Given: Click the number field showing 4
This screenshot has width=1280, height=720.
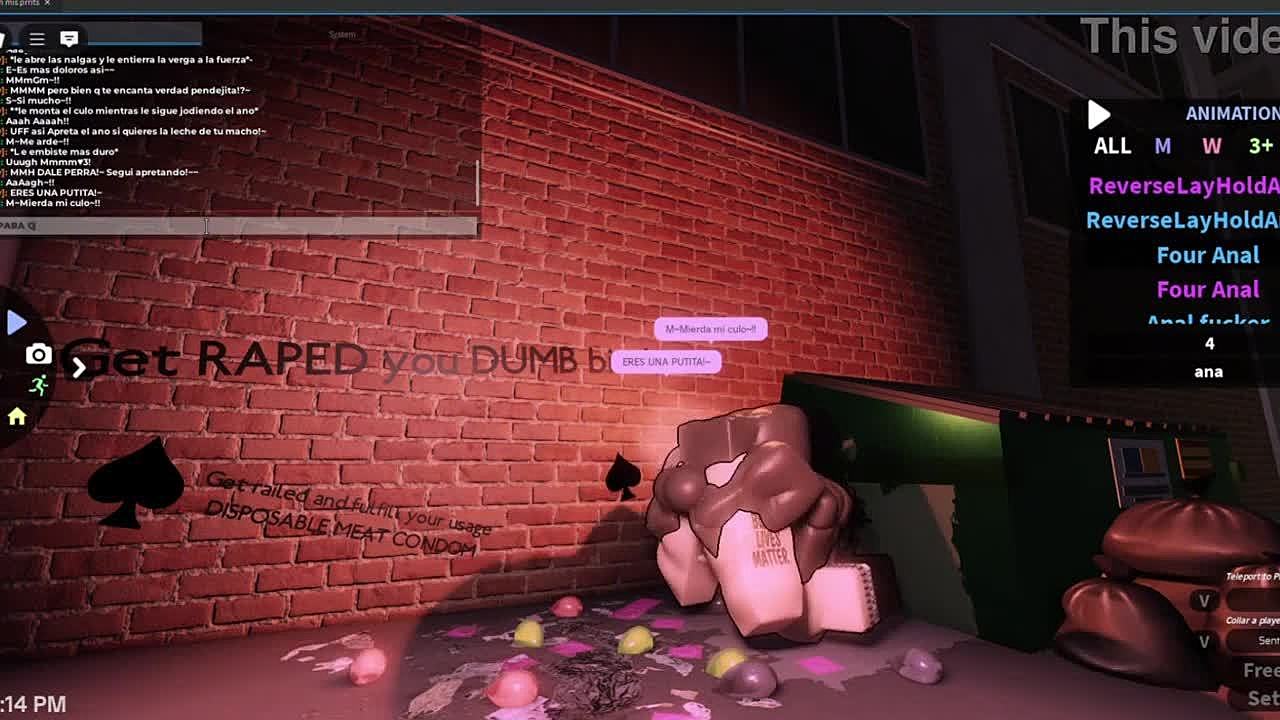Looking at the screenshot, I should click(x=1208, y=344).
